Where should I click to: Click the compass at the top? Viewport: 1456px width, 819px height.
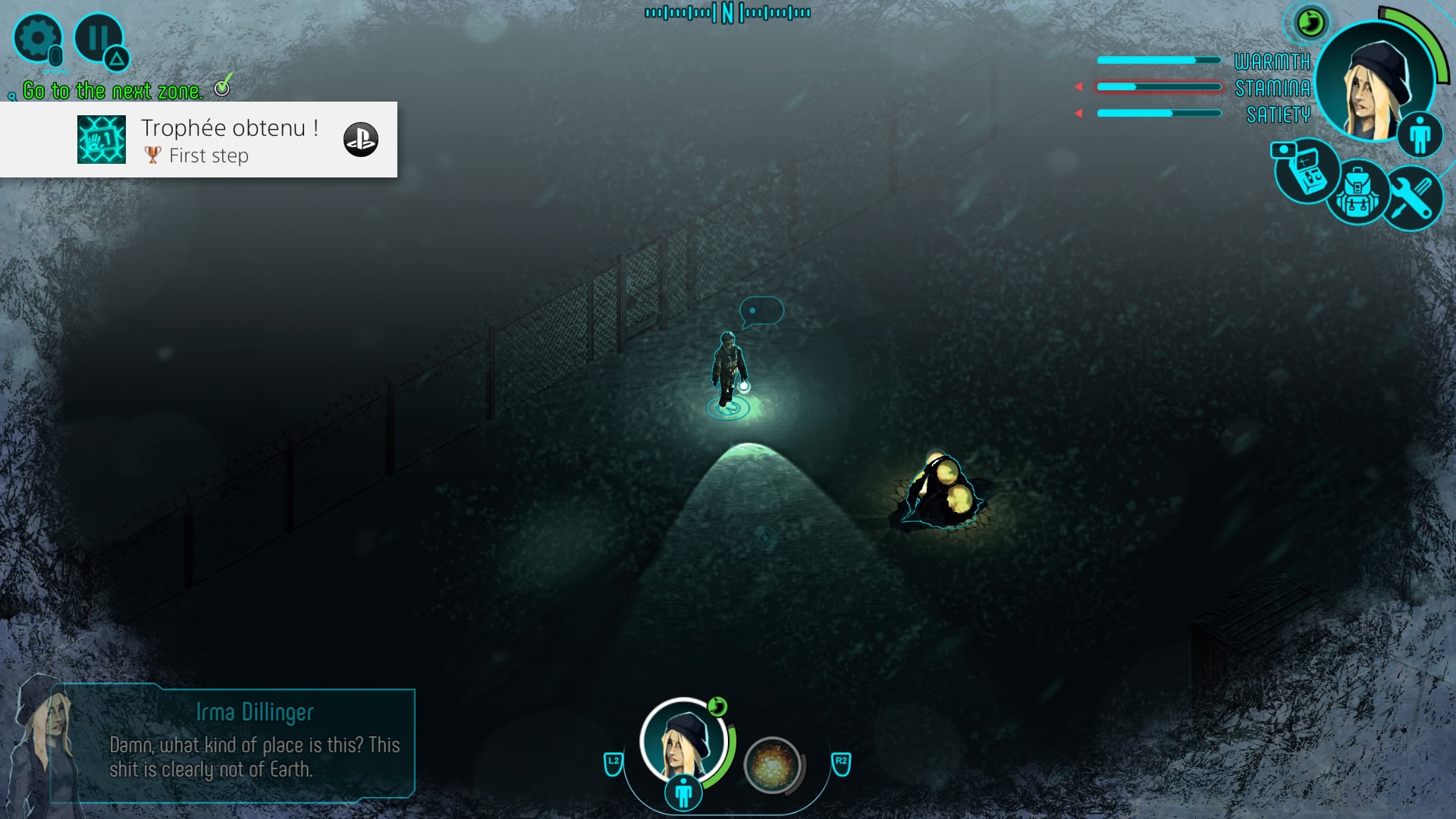[727, 13]
